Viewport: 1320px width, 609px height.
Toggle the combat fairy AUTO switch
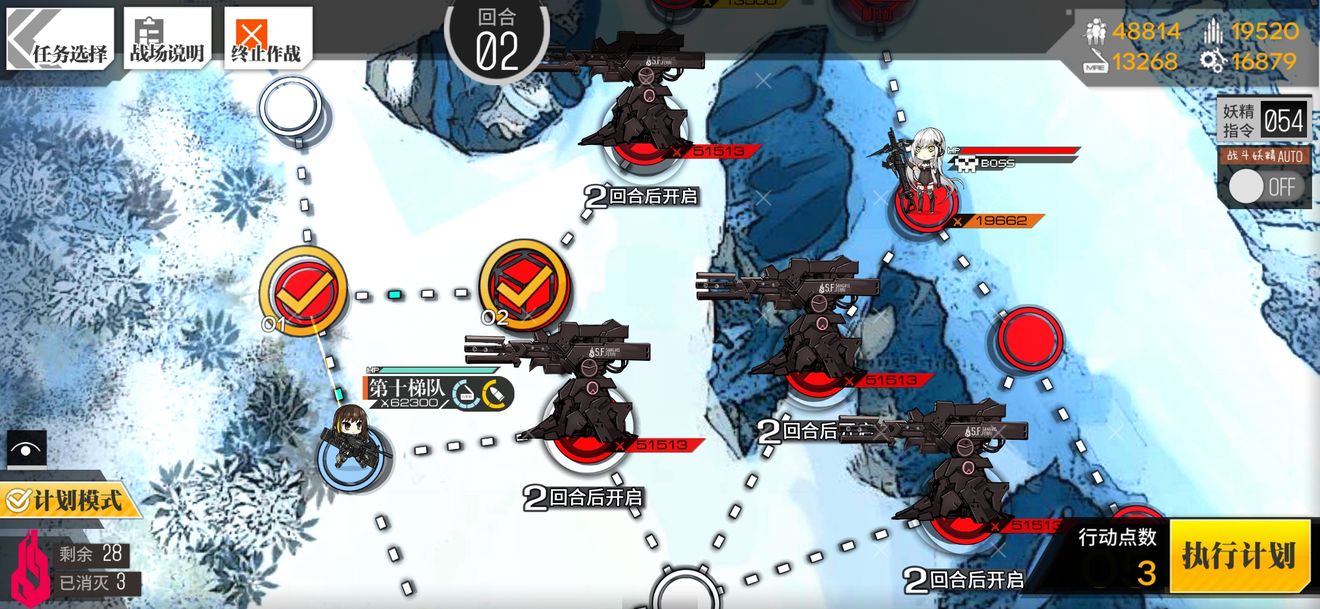coord(1263,186)
